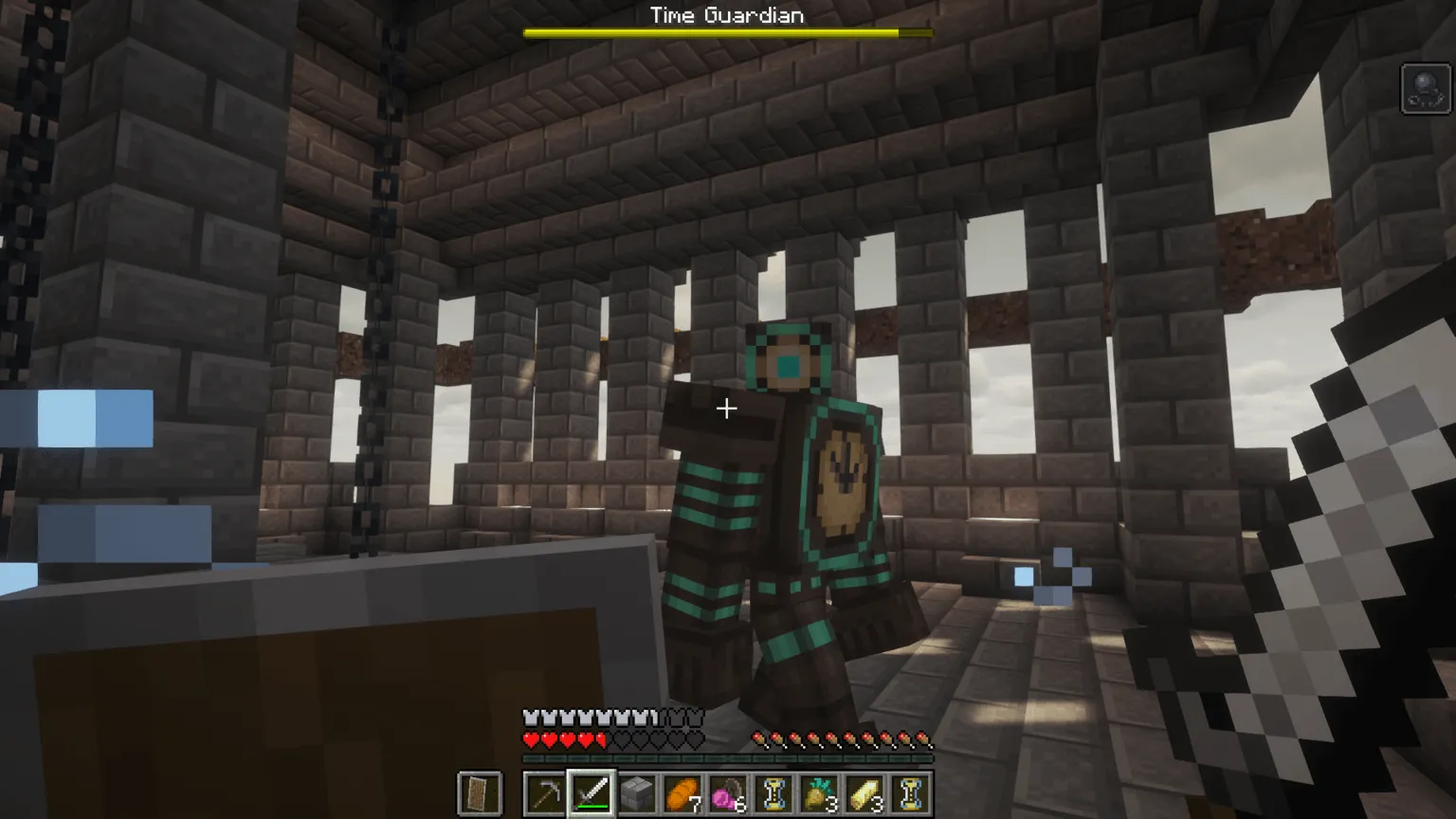
Task: Select the golden apple stack of three
Action: 821,794
